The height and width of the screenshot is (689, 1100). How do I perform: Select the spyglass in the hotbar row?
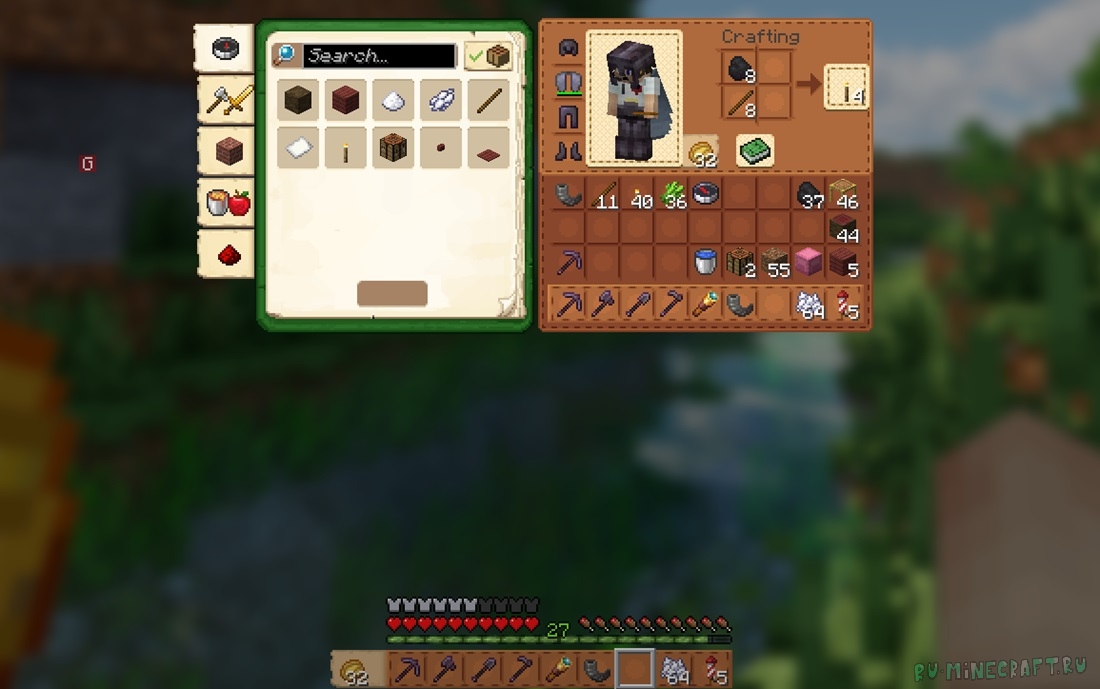(705, 304)
